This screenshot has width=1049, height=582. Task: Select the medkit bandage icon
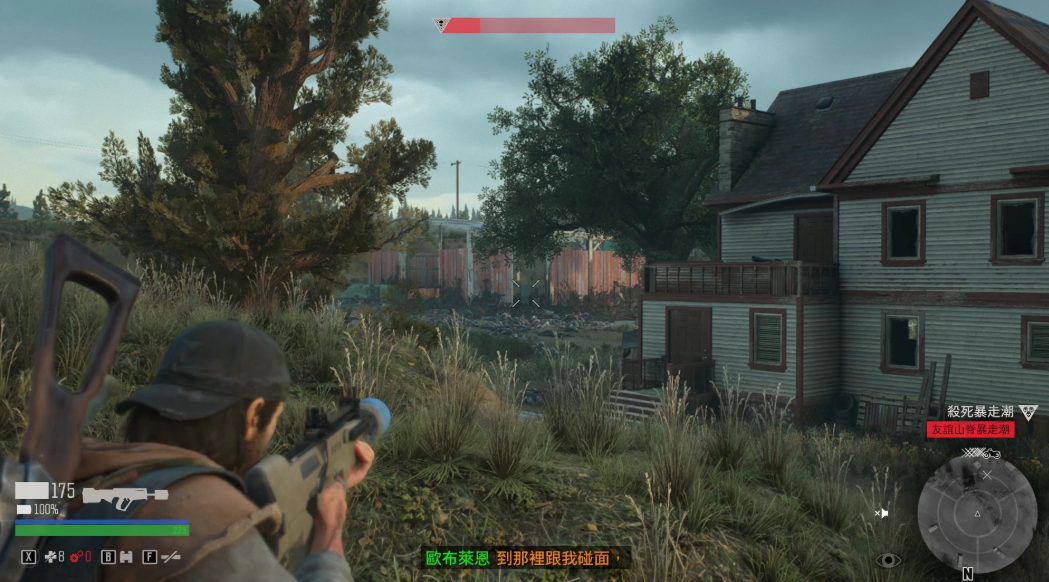click(x=50, y=557)
